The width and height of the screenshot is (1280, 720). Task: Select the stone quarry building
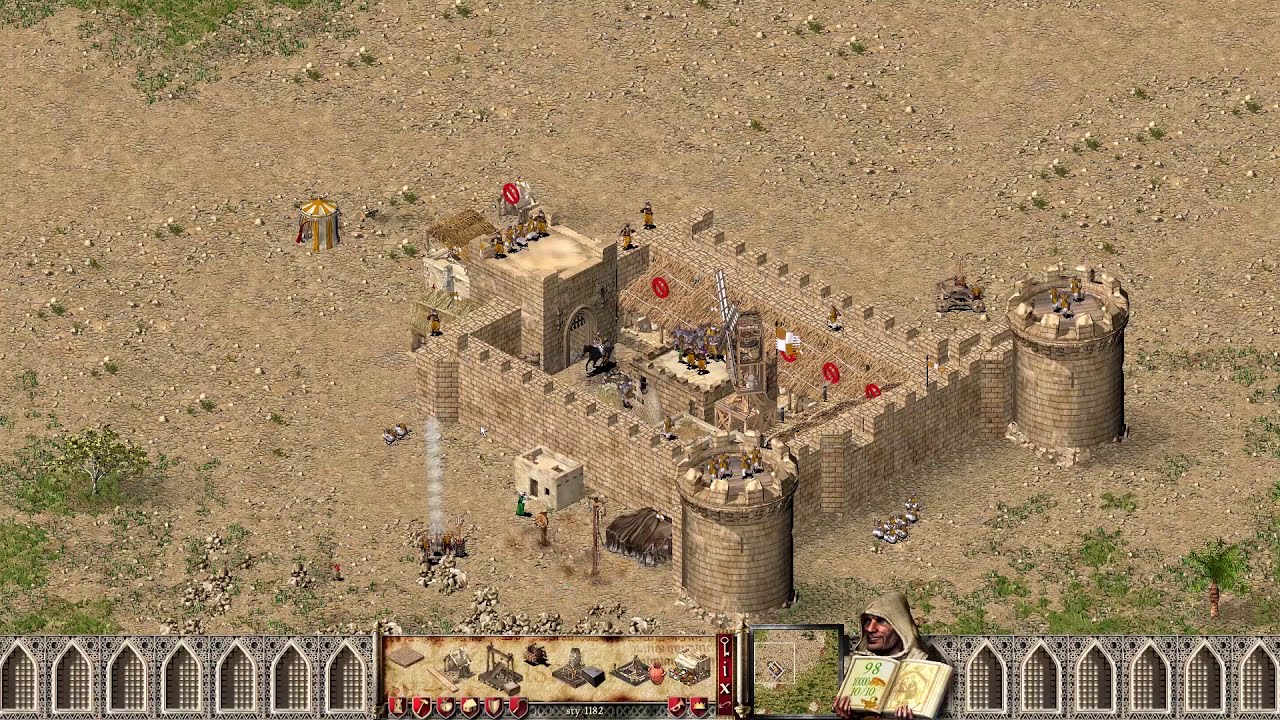pos(501,668)
